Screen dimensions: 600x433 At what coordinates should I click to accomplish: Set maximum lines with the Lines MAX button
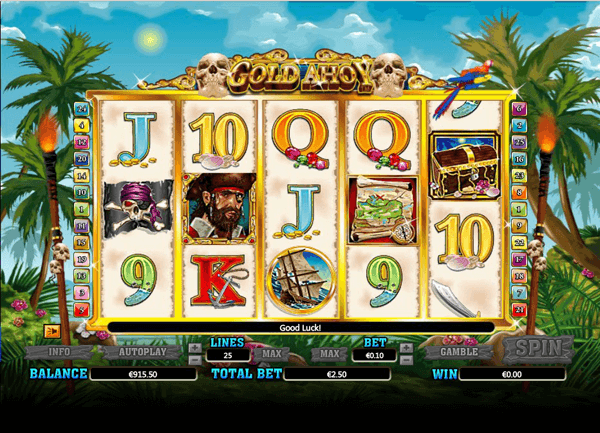267,354
